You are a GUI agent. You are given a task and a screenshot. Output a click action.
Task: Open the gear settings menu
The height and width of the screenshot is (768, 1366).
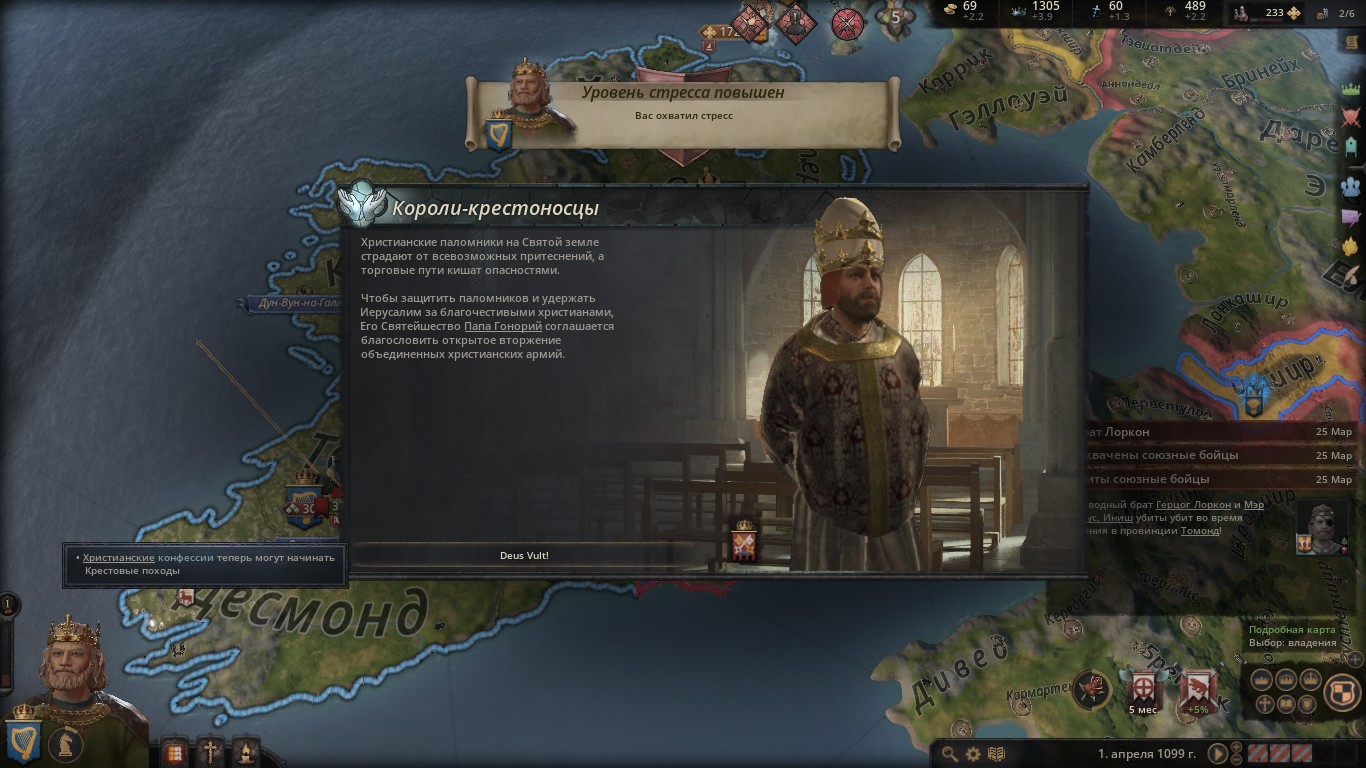click(973, 754)
